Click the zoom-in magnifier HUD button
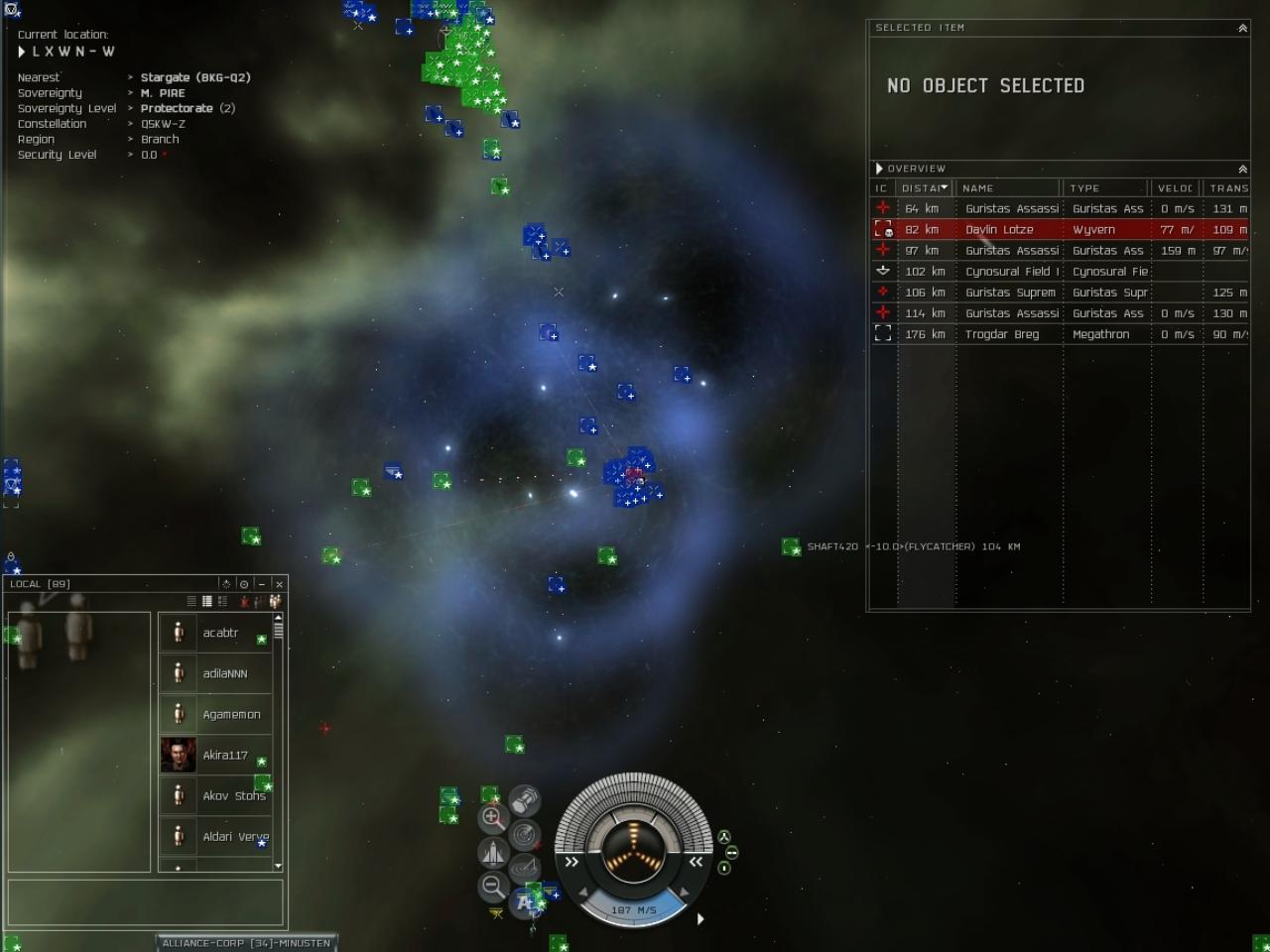Screen dimensions: 1270x952 pyautogui.click(x=492, y=818)
